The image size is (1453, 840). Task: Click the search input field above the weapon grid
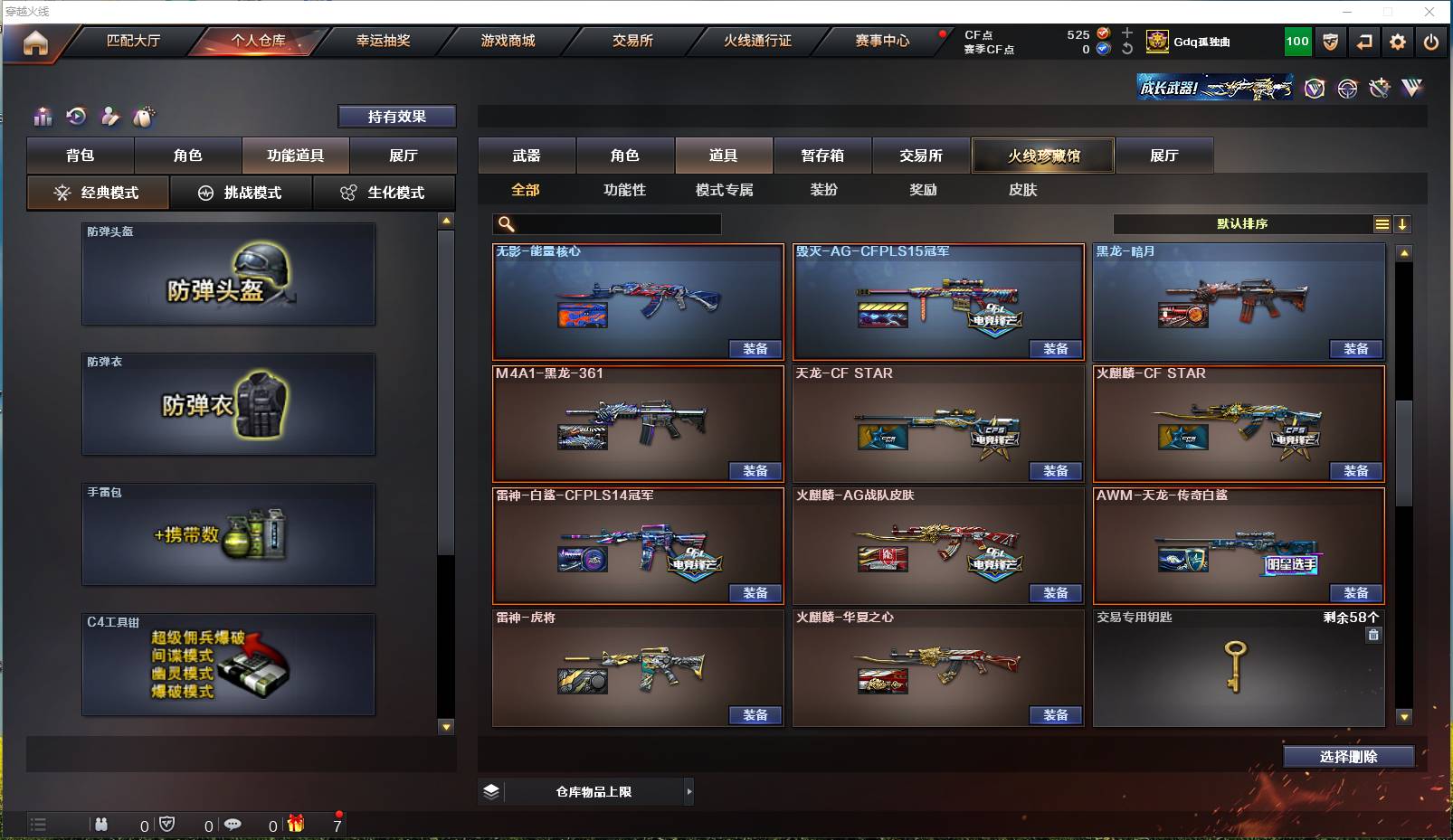pos(606,223)
